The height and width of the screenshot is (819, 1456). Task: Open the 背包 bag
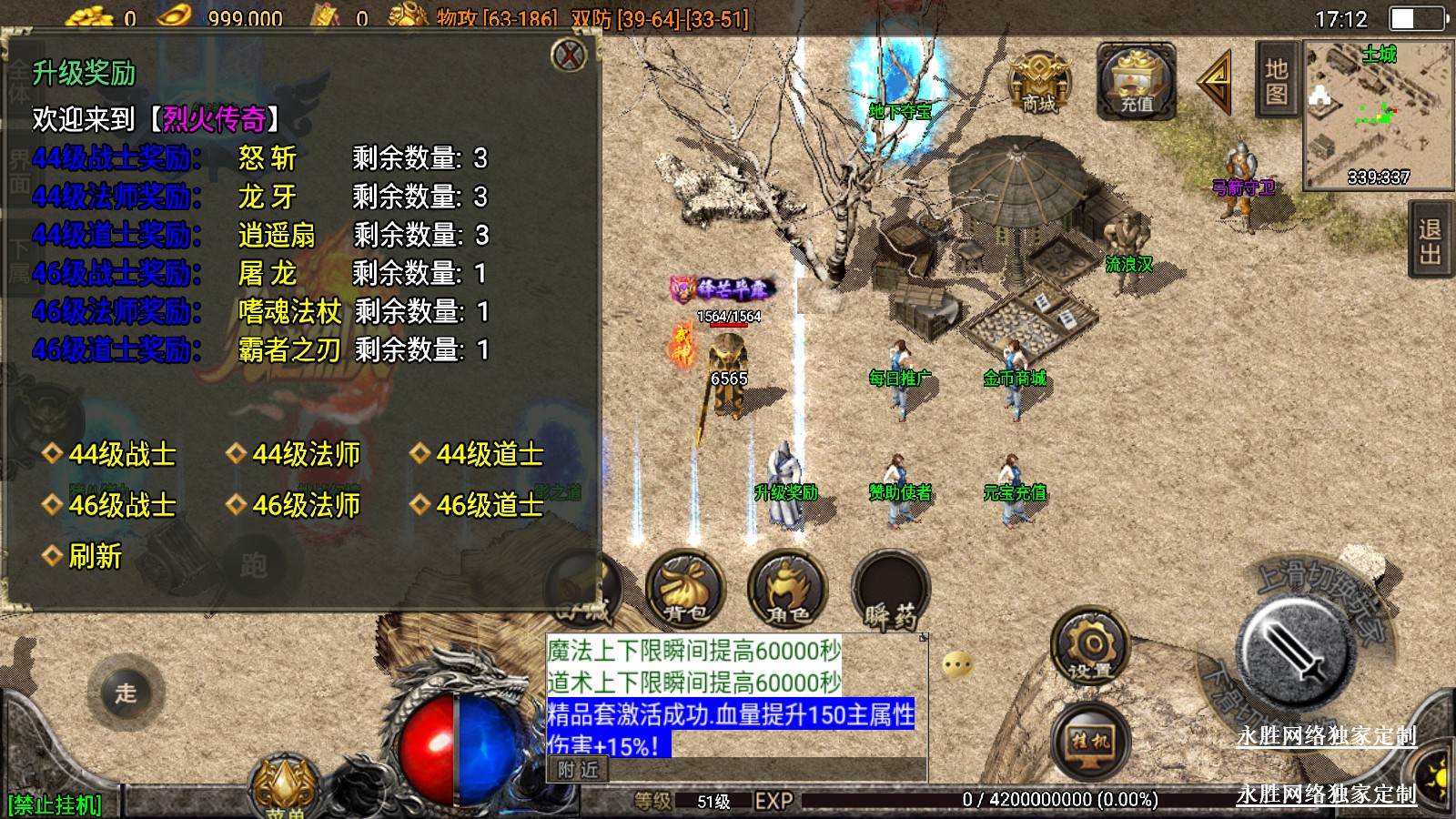coord(685,591)
